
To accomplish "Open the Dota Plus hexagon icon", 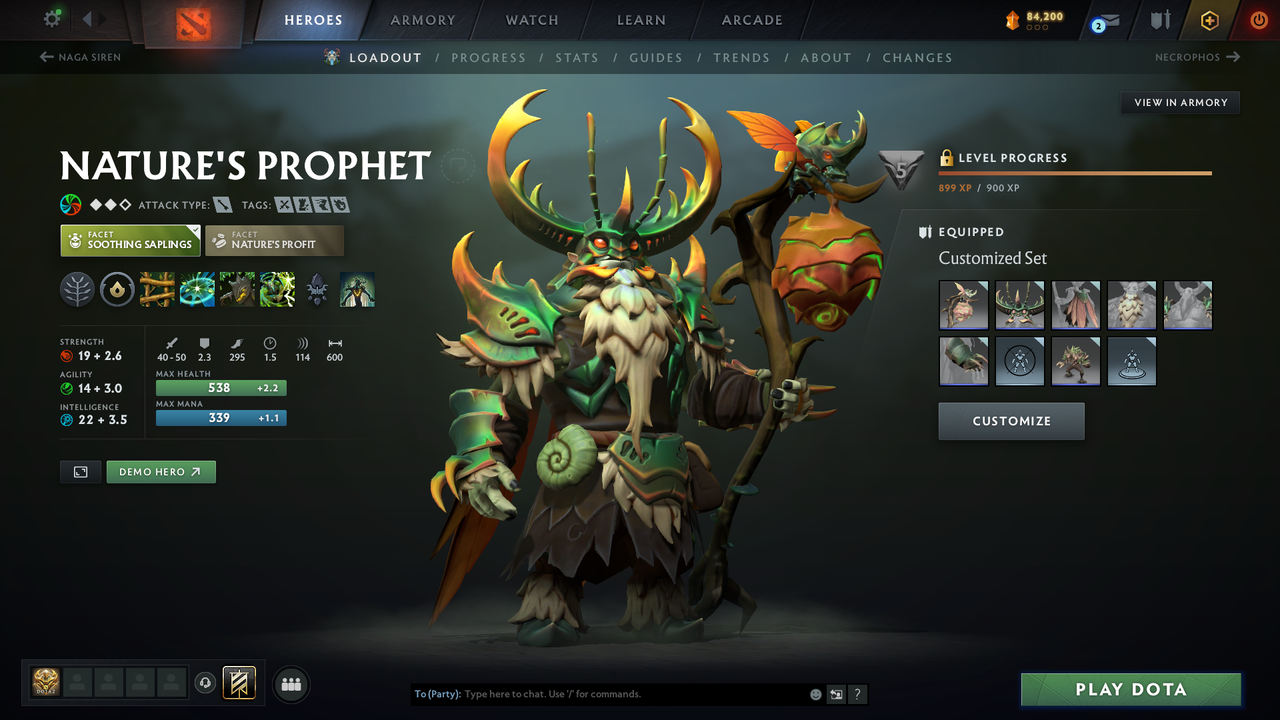I will coord(1209,19).
